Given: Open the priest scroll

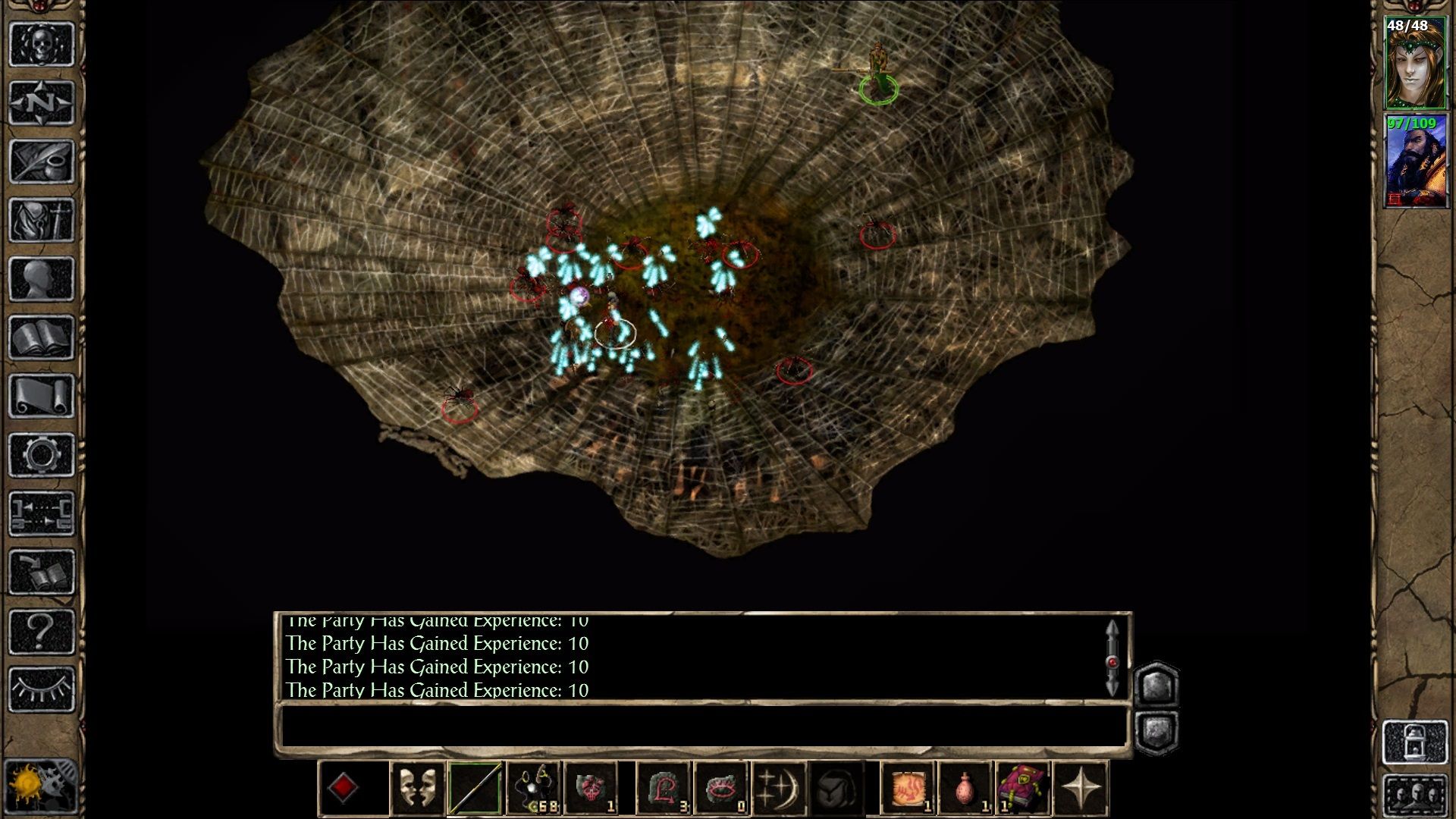Looking at the screenshot, I should click(x=42, y=397).
